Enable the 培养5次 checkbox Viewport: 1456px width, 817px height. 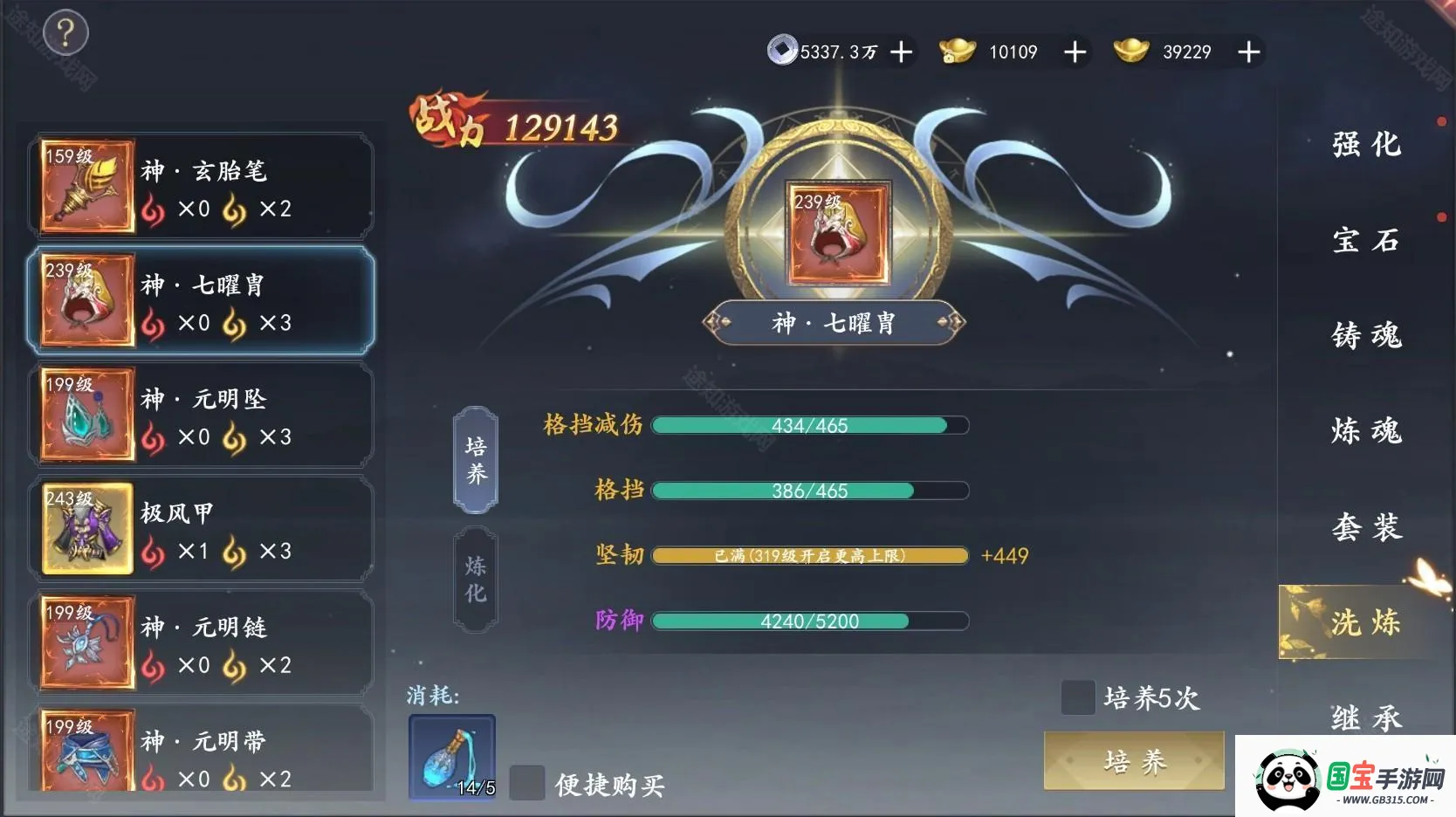pos(1079,697)
